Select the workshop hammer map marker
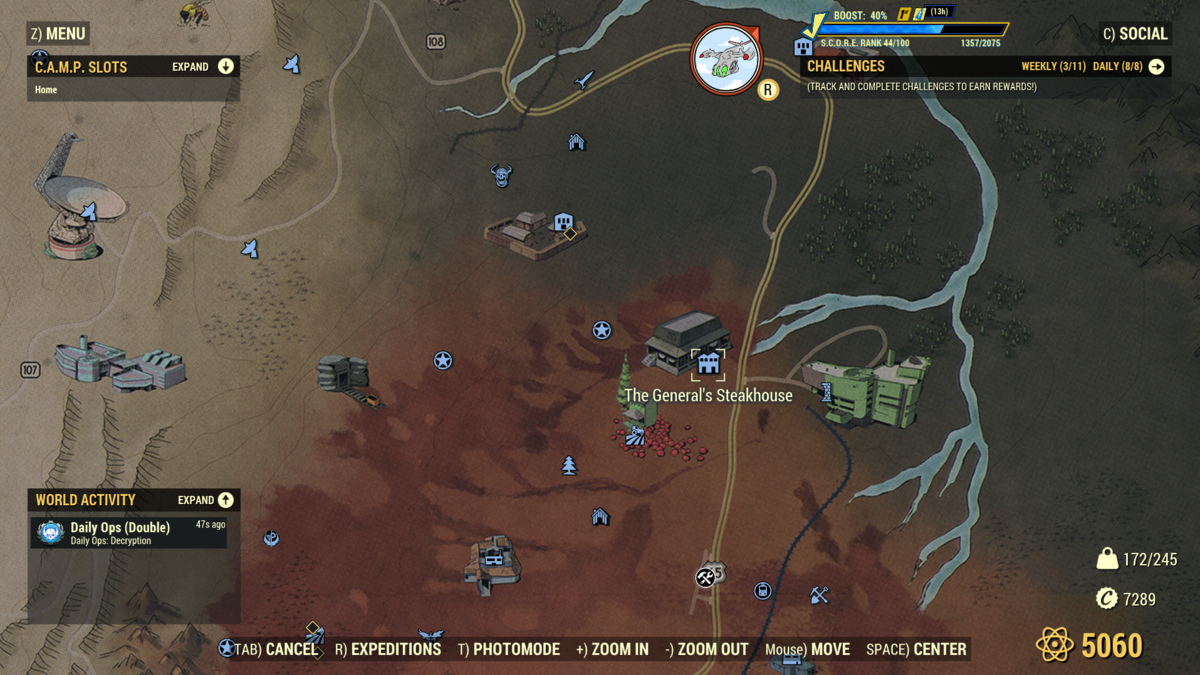 [705, 577]
